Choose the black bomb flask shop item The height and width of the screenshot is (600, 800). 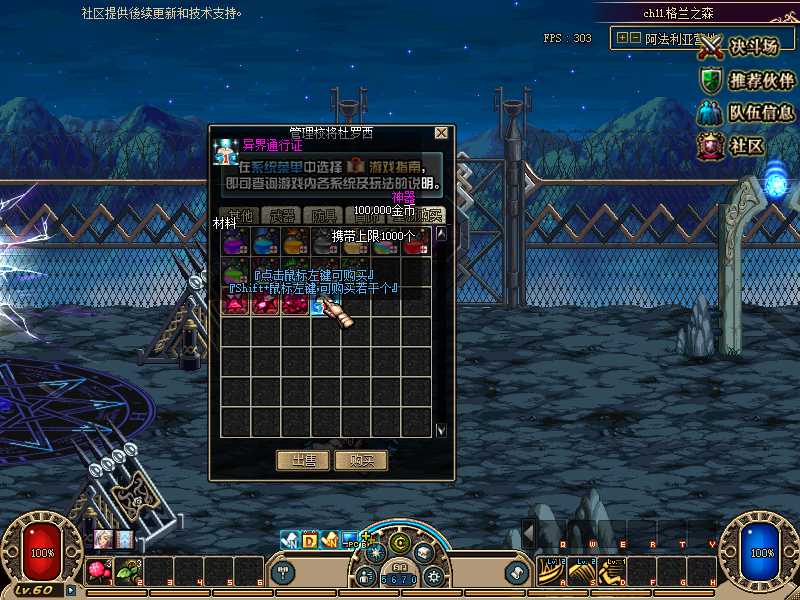tap(325, 241)
